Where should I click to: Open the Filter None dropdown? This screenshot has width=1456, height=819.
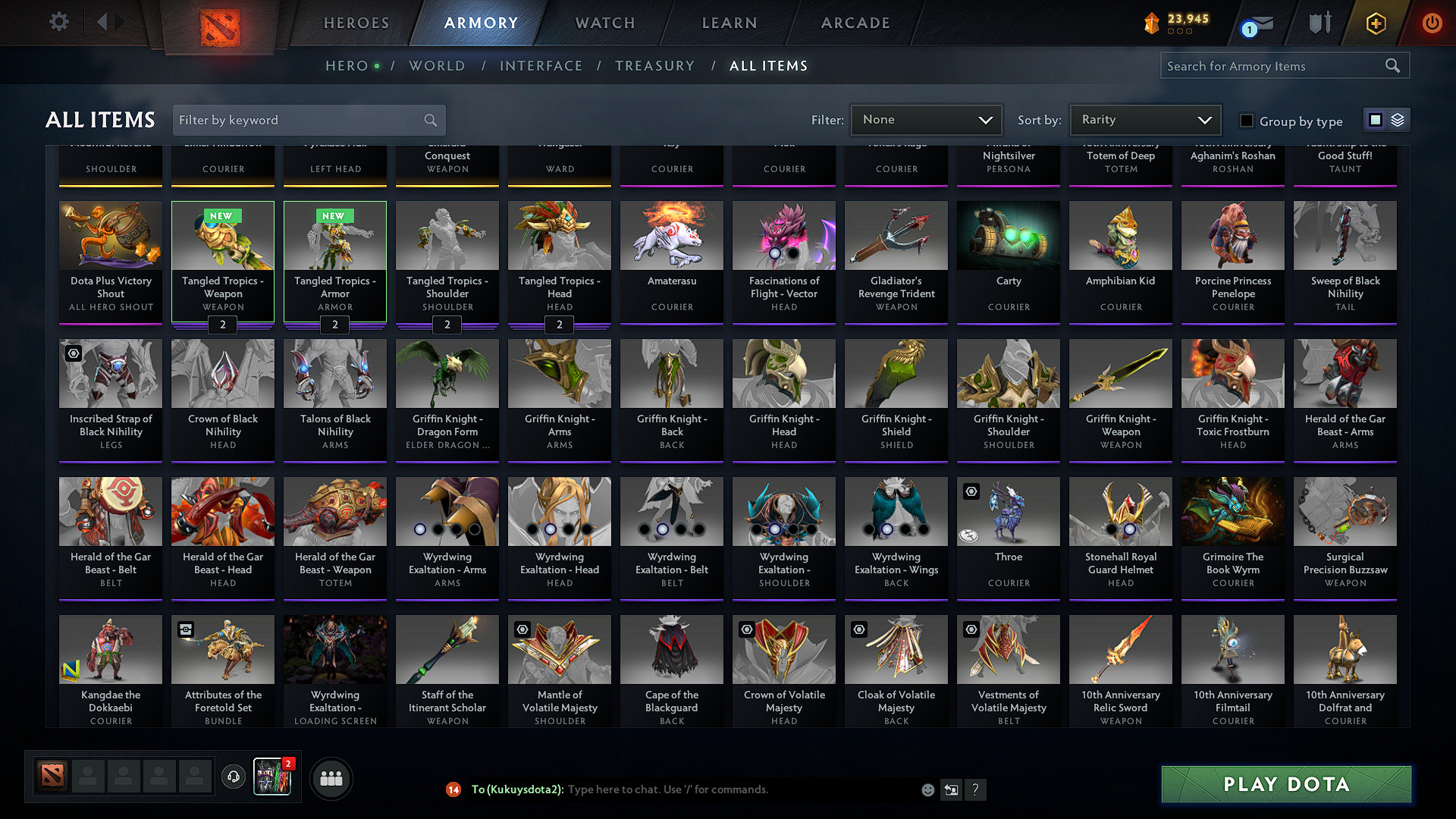click(x=926, y=119)
